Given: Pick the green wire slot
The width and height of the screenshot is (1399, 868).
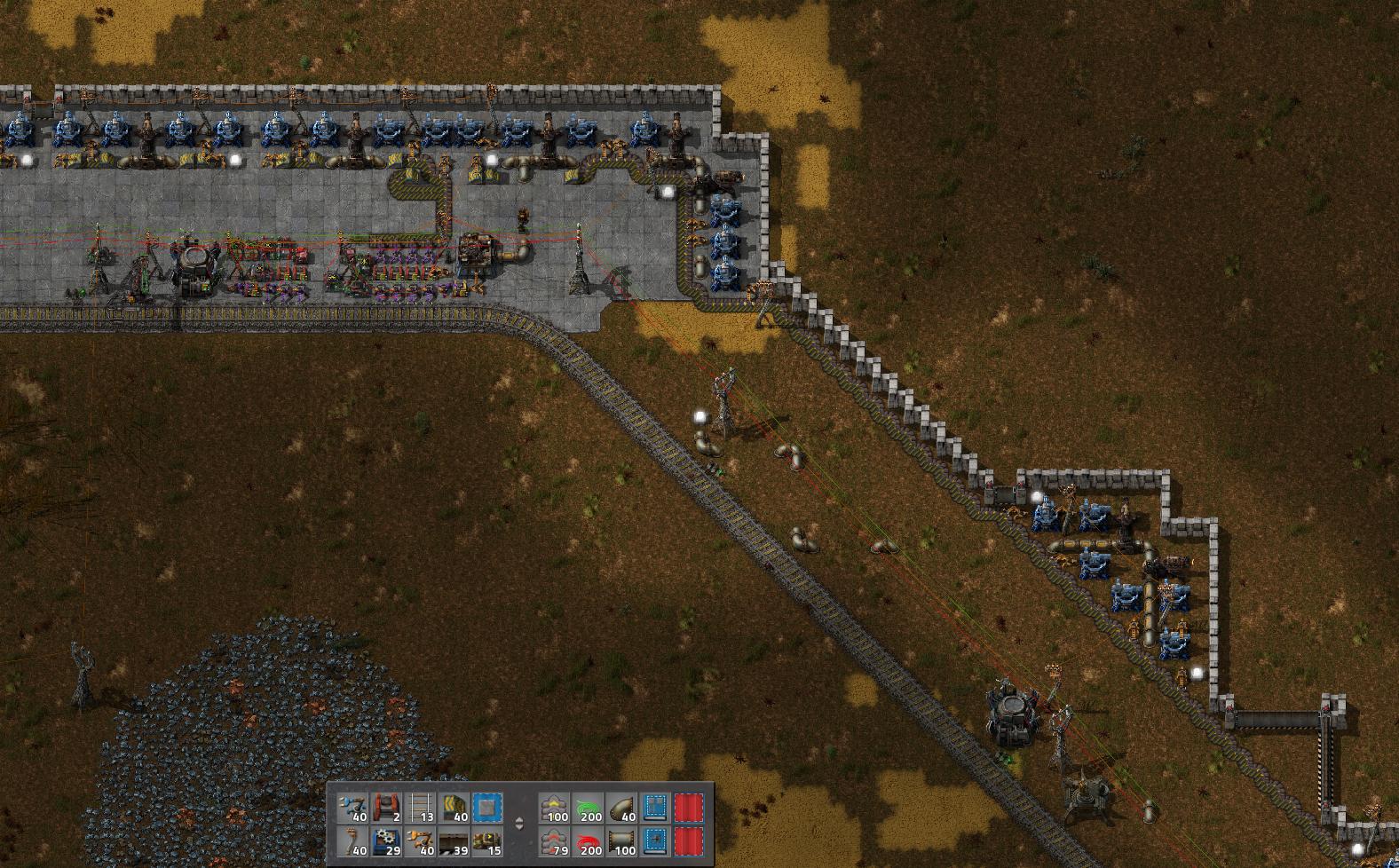Looking at the screenshot, I should (589, 808).
